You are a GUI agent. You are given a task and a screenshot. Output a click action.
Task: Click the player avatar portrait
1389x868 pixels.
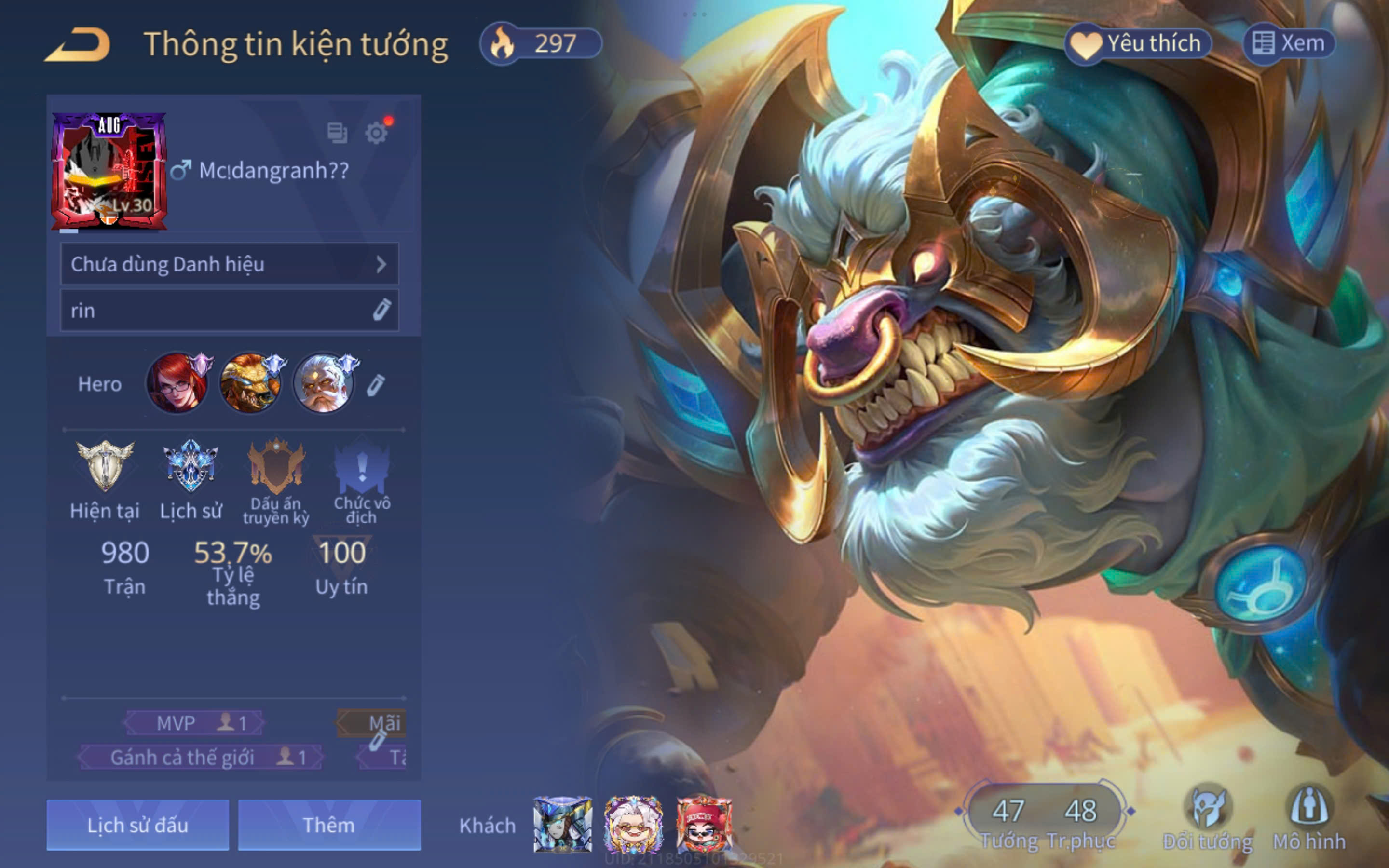(x=109, y=171)
